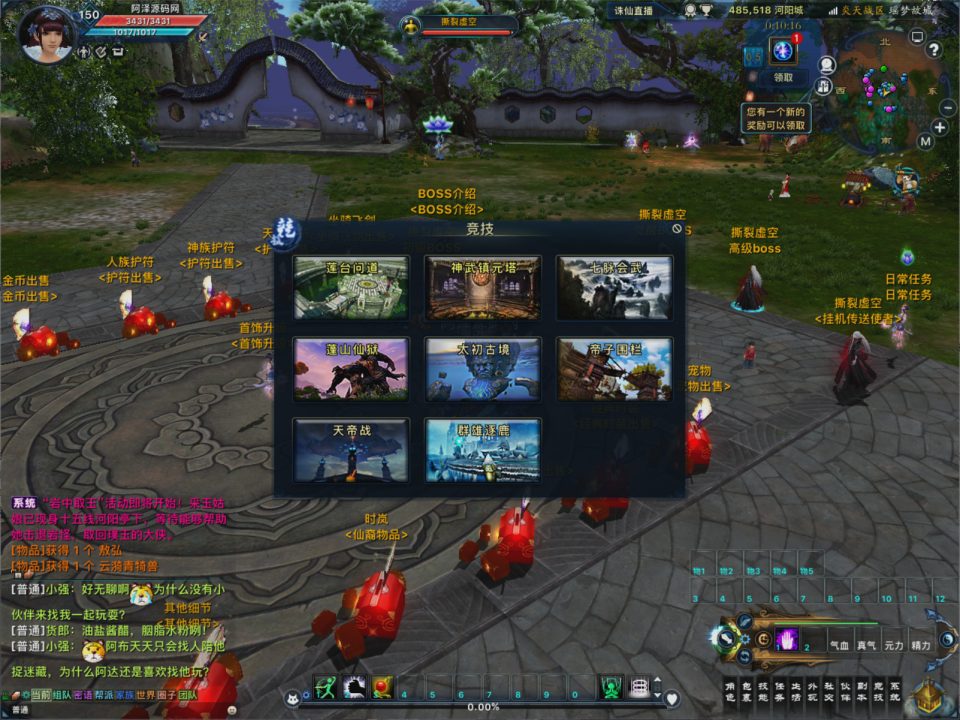Open the world map with the M button
Screen dimensions: 960x720
[925, 141]
